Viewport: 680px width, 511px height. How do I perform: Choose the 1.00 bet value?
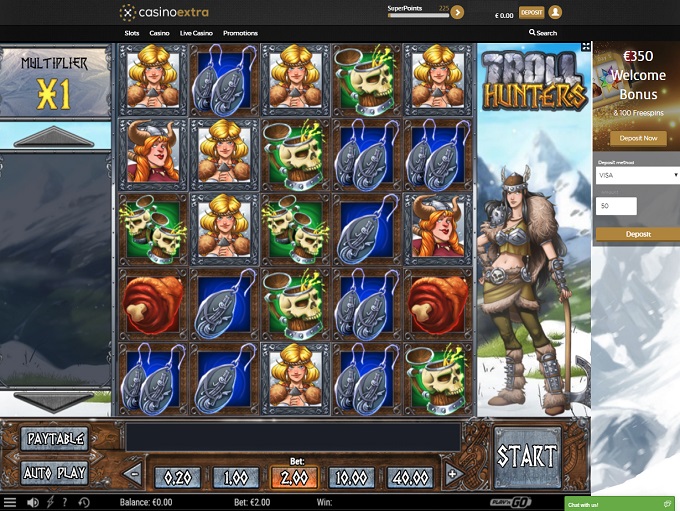coord(236,476)
